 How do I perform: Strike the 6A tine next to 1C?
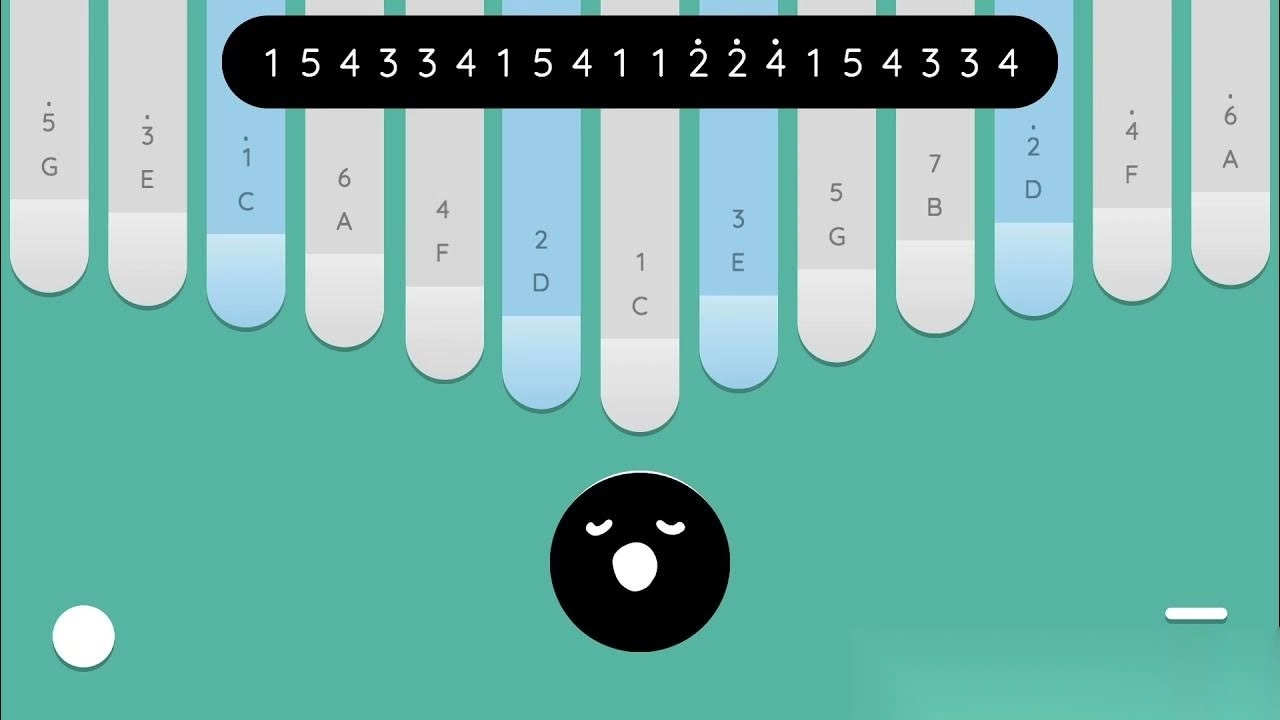pyautogui.click(x=344, y=220)
